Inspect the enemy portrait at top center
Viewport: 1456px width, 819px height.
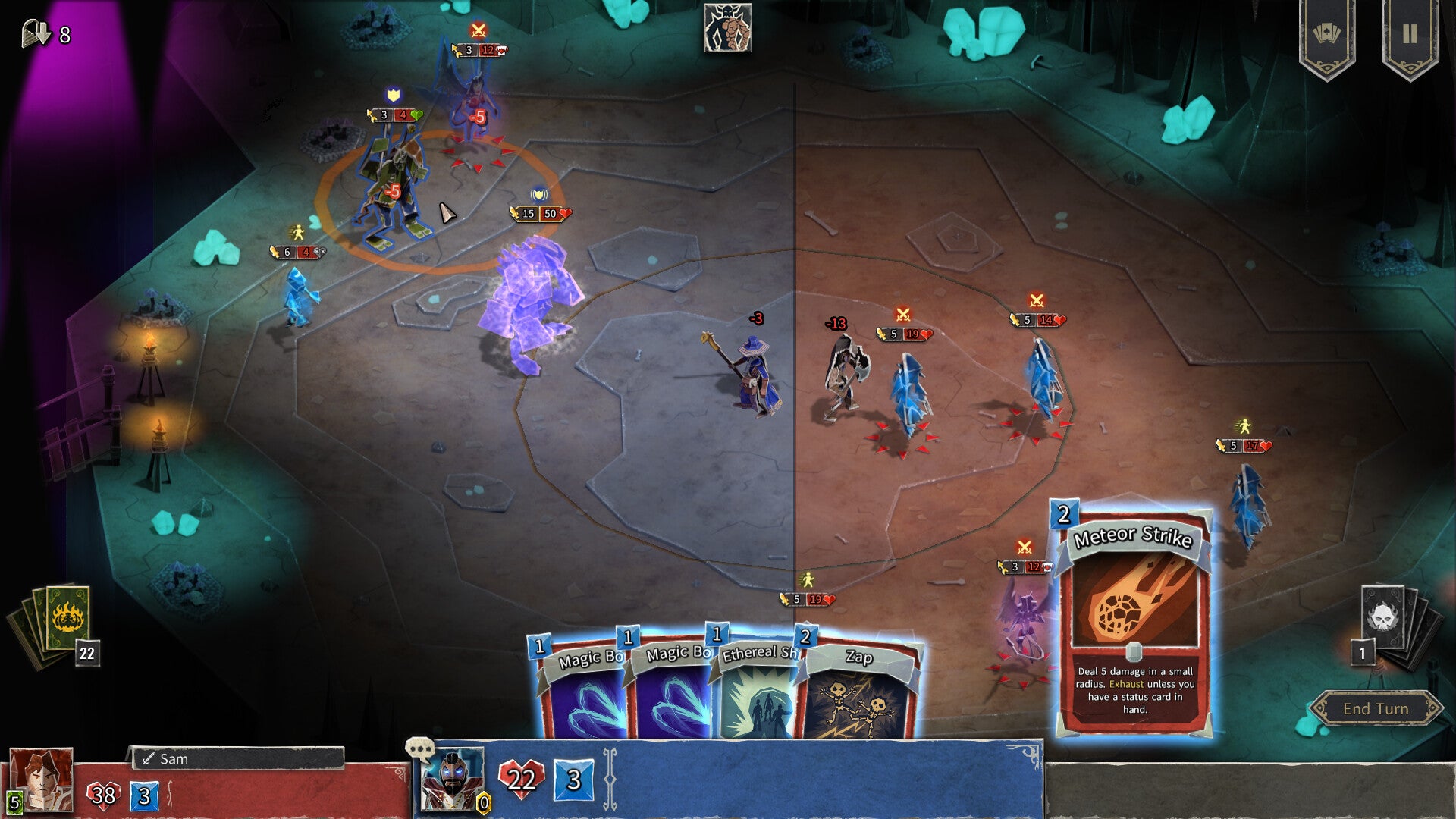pos(727,29)
